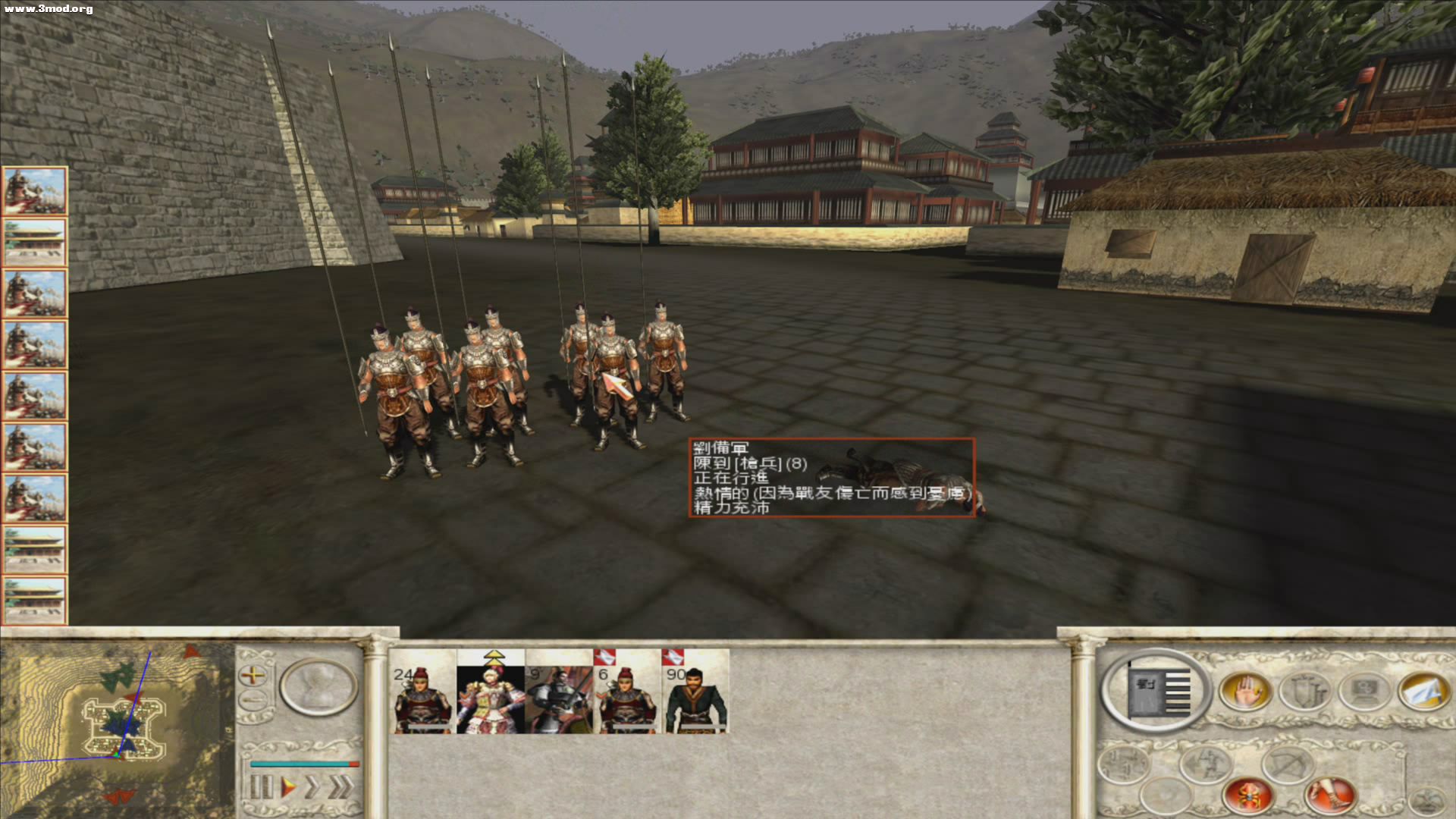Viewport: 1456px width, 819px height.
Task: Click the zoom in plus control on minimap panel
Action: click(253, 677)
